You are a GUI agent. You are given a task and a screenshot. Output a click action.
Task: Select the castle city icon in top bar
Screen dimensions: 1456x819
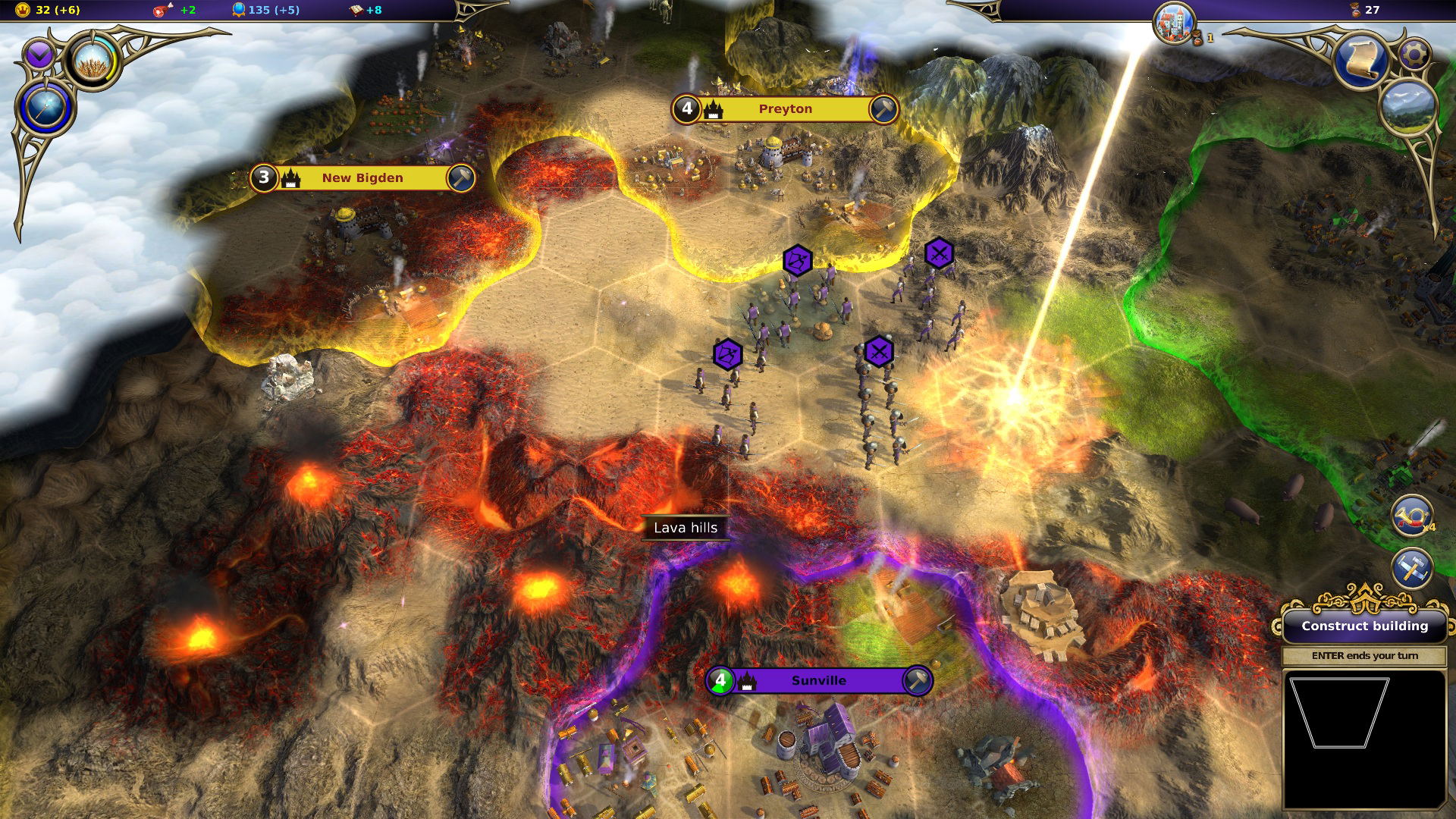1174,23
